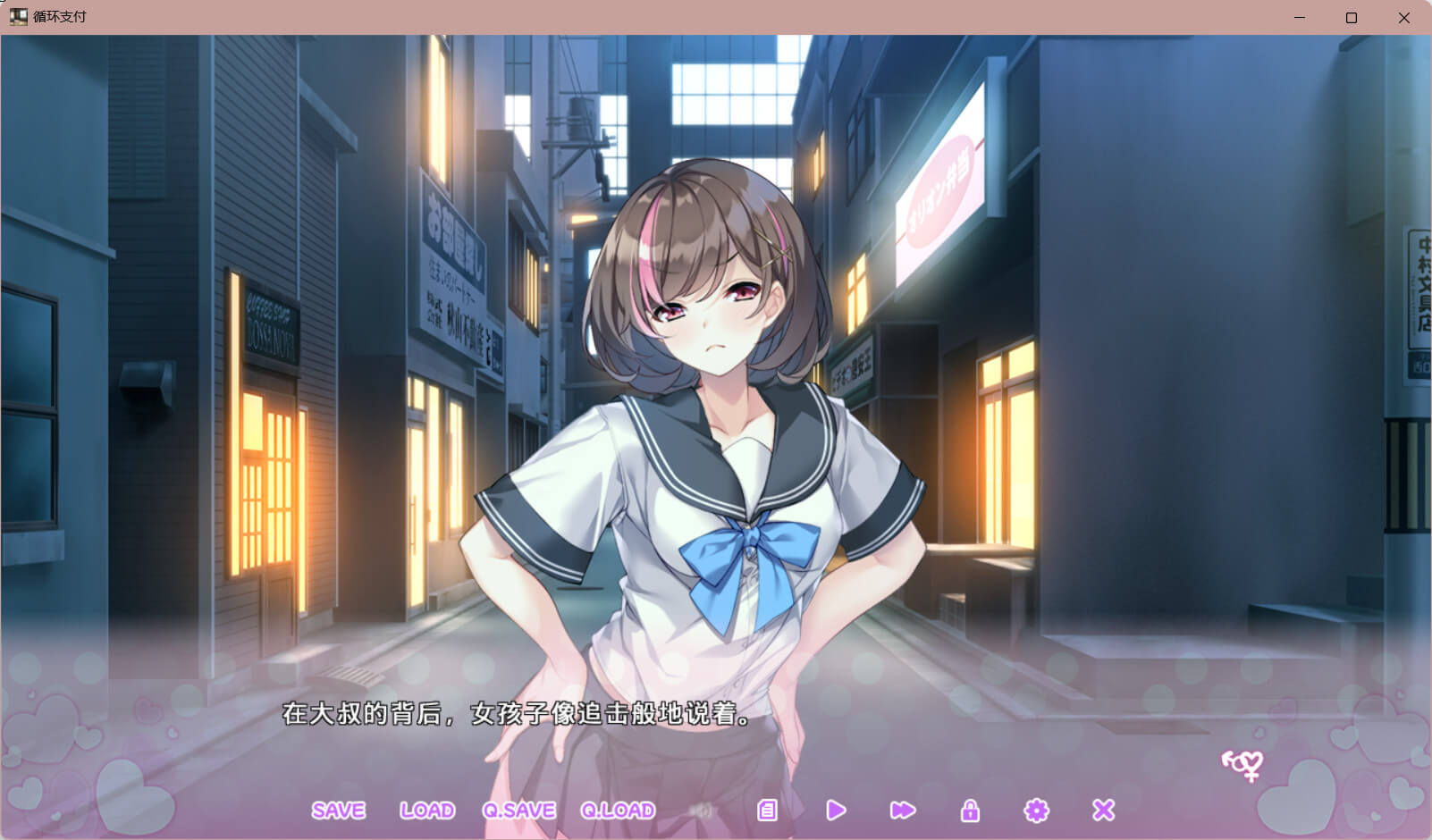Start auto-play with the play arrow
The width and height of the screenshot is (1432, 840).
pos(836,811)
